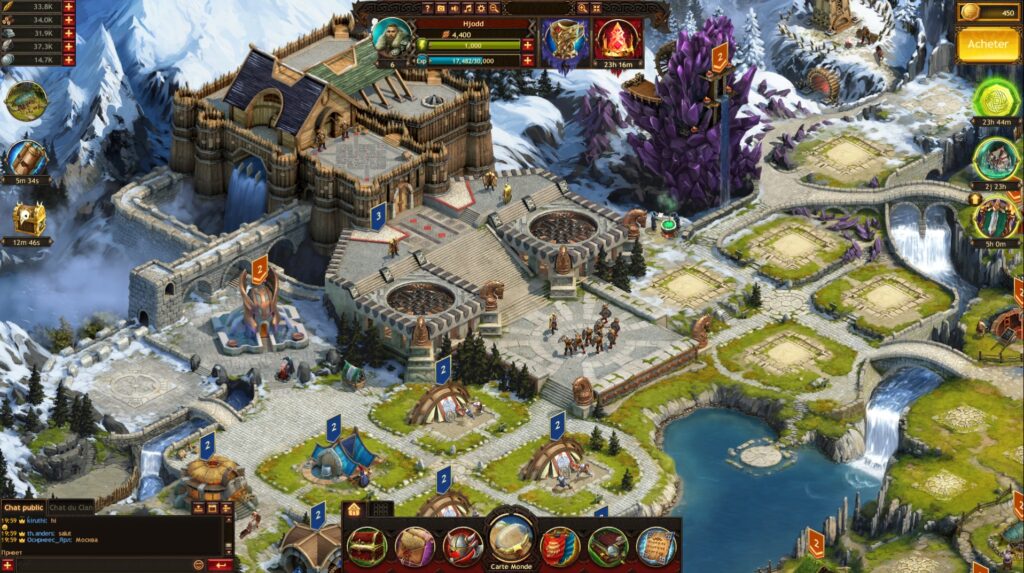Open the treasure chest menu icon

click(x=366, y=546)
